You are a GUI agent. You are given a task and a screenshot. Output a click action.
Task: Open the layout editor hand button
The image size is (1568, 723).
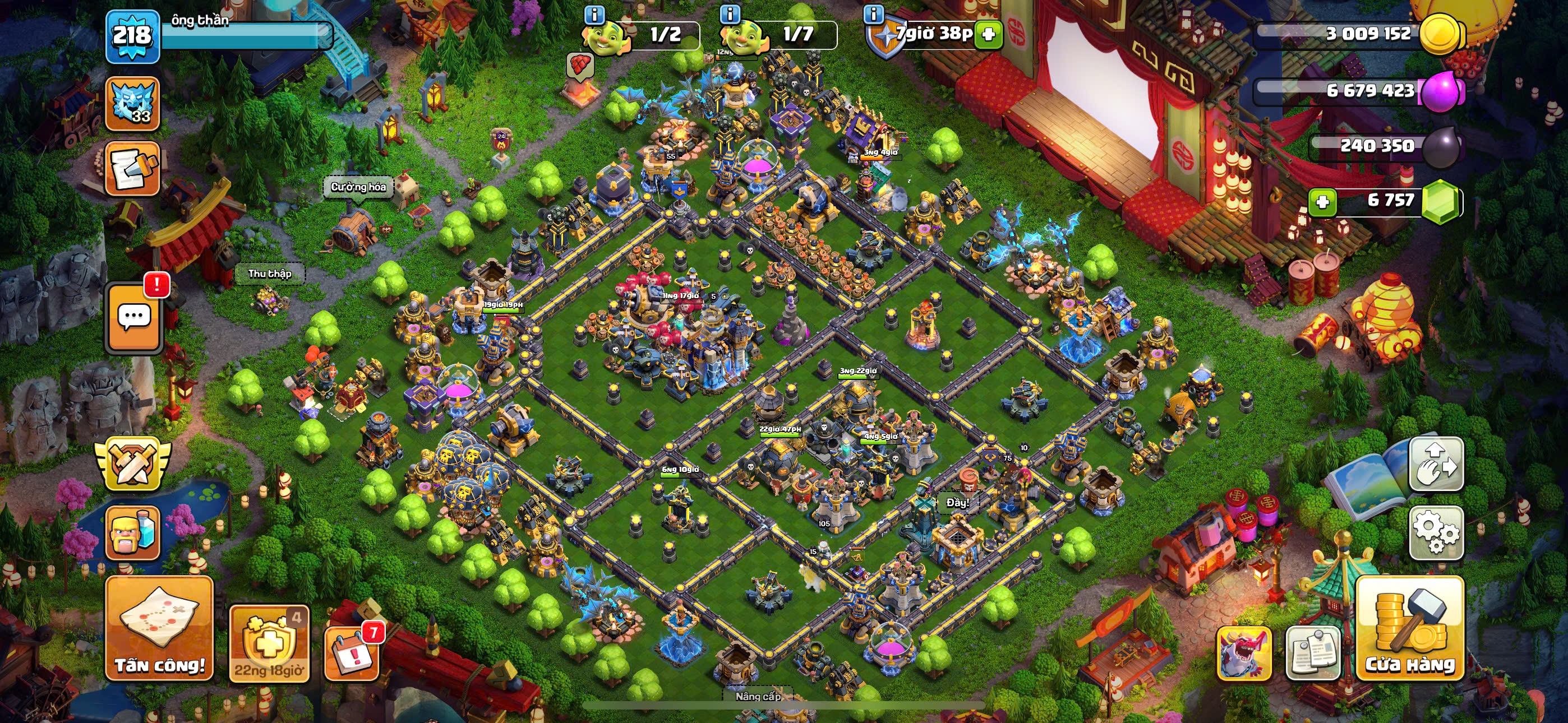(1436, 464)
